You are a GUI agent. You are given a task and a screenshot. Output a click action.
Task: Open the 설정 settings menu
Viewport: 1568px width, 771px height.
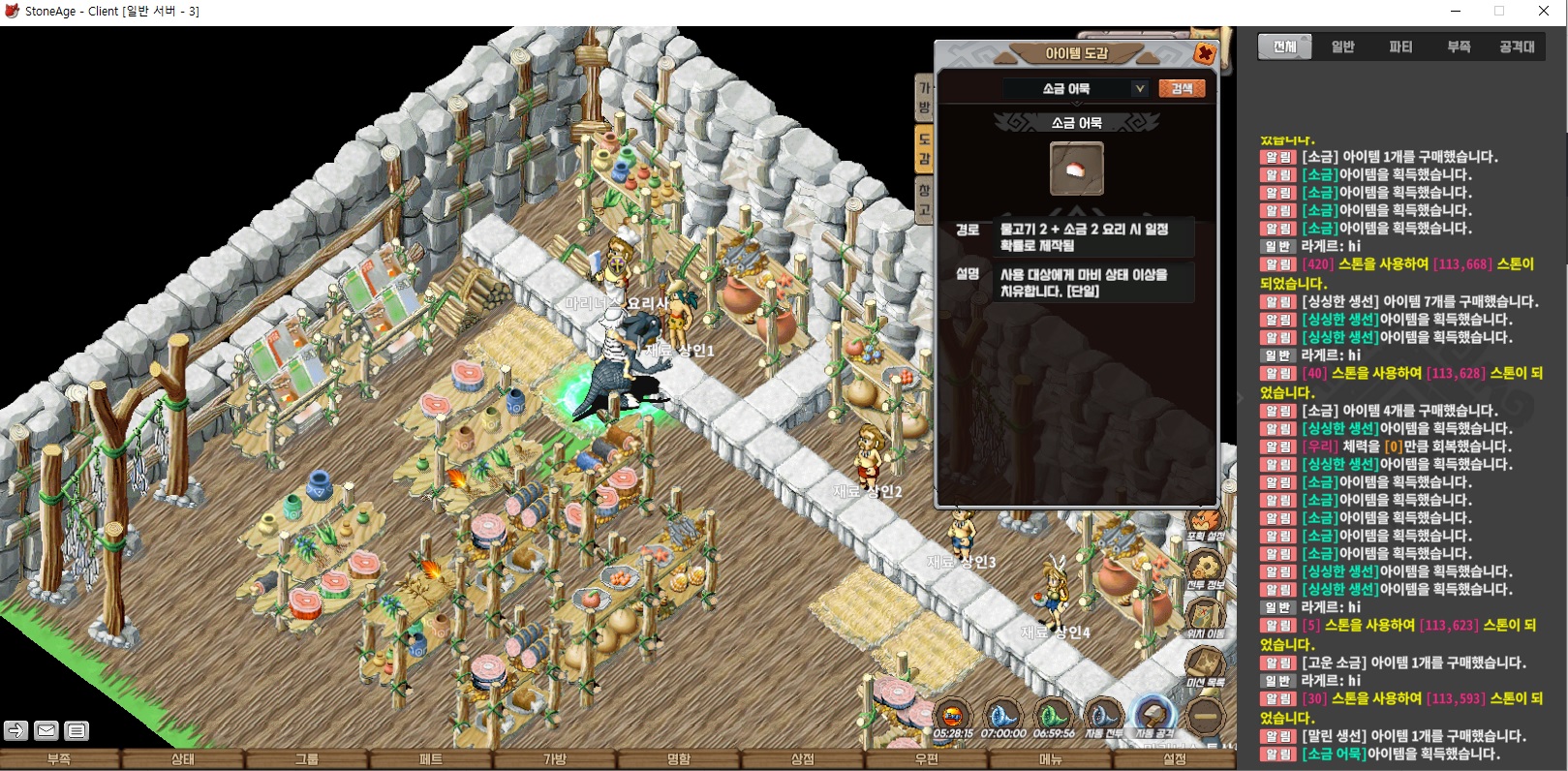click(x=1174, y=759)
